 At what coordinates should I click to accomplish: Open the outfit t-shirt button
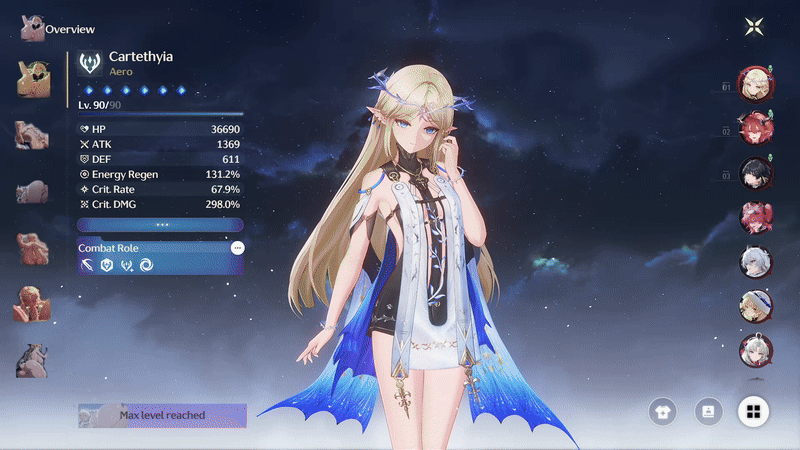pyautogui.click(x=663, y=410)
